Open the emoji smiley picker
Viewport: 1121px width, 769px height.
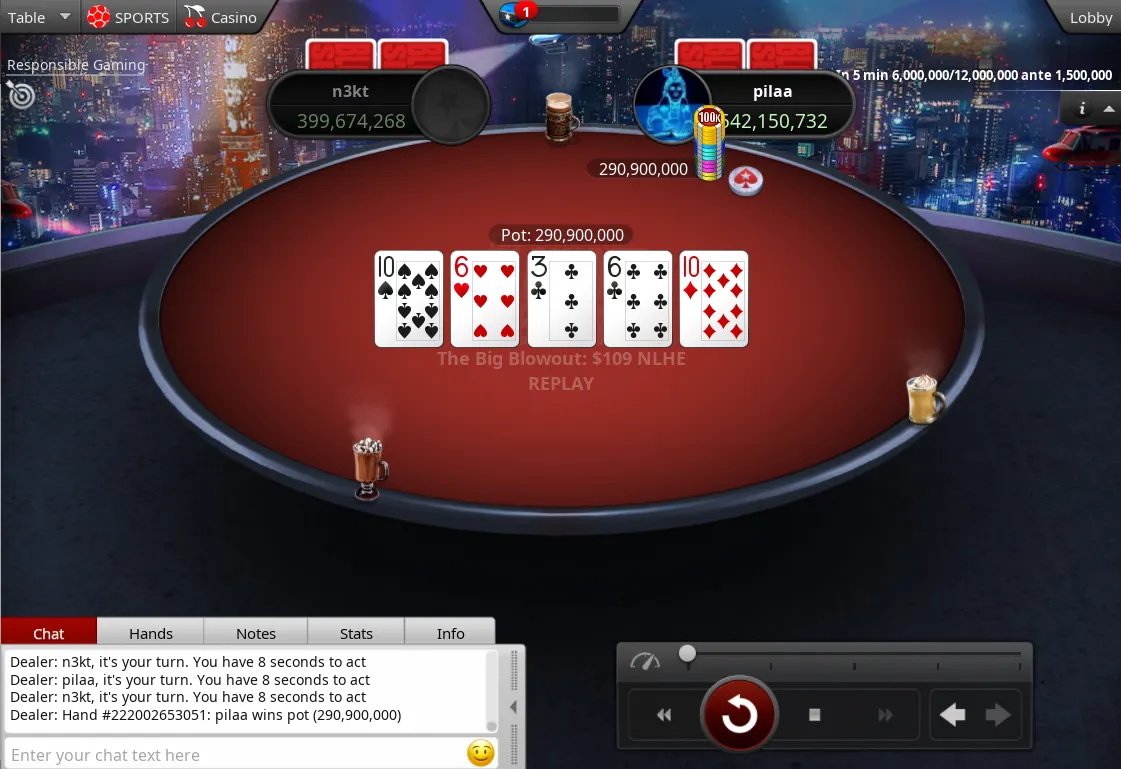click(x=481, y=753)
